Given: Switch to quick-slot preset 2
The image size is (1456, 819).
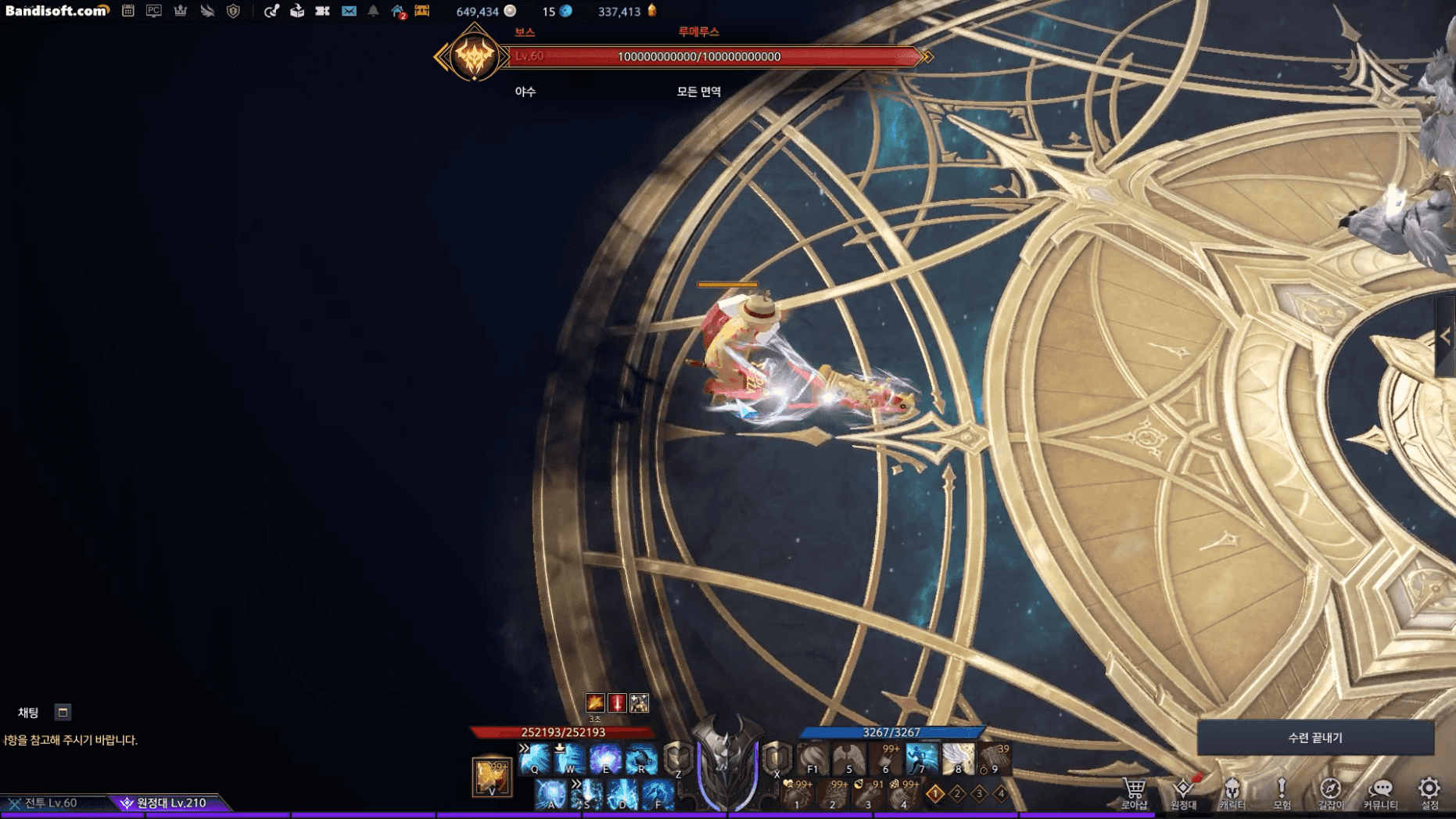Looking at the screenshot, I should [x=957, y=794].
